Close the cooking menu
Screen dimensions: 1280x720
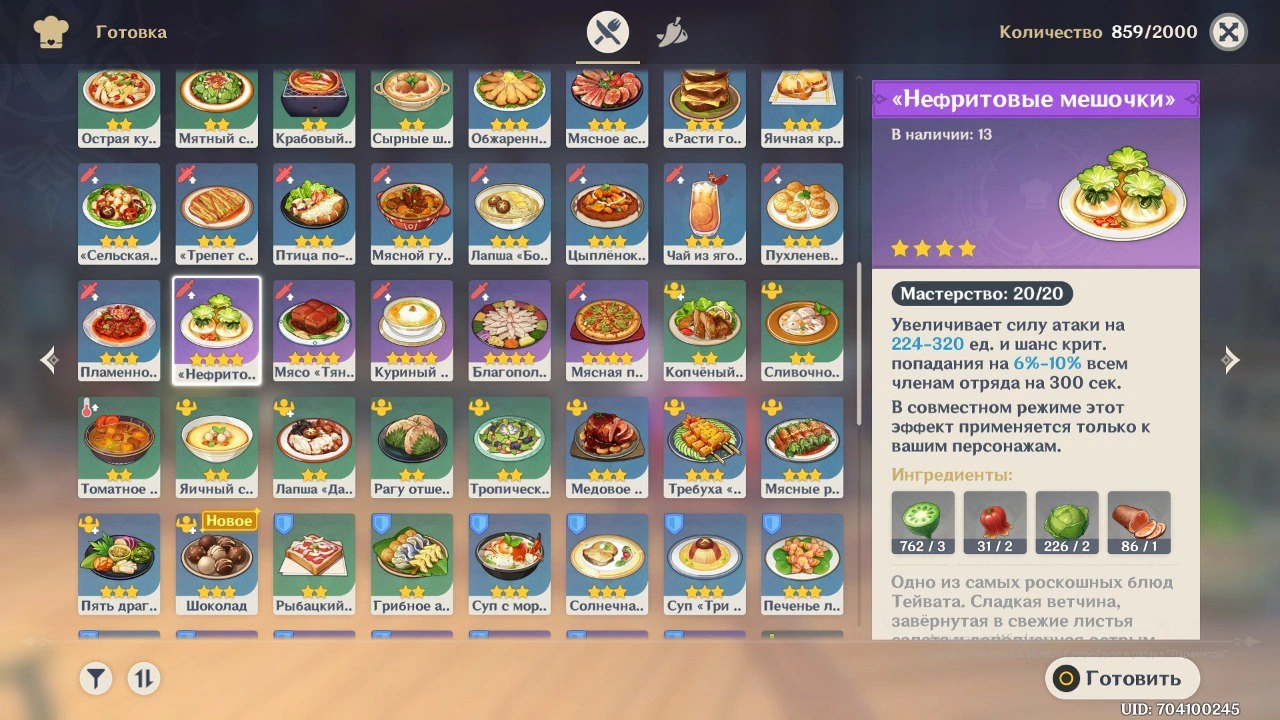pos(1228,32)
